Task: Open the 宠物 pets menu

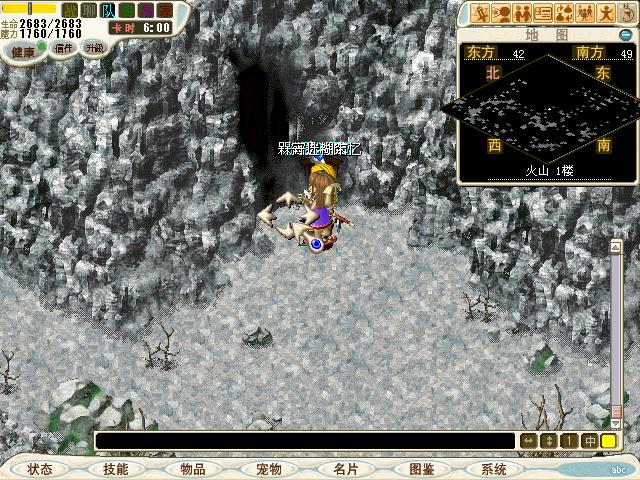Action: point(268,469)
